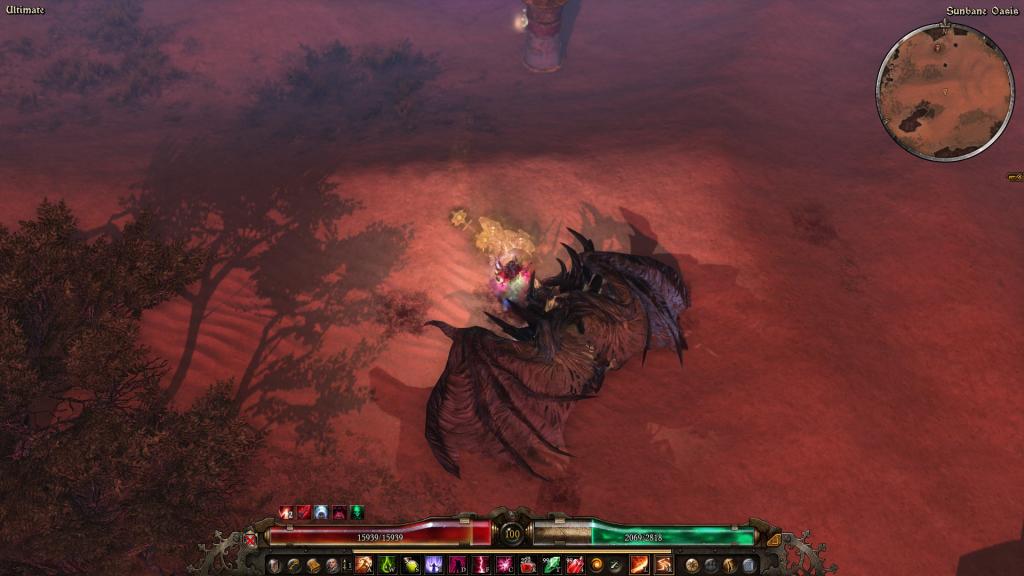This screenshot has height=576, width=1024.
Task: Activate the green flame skill
Action: [x=387, y=566]
